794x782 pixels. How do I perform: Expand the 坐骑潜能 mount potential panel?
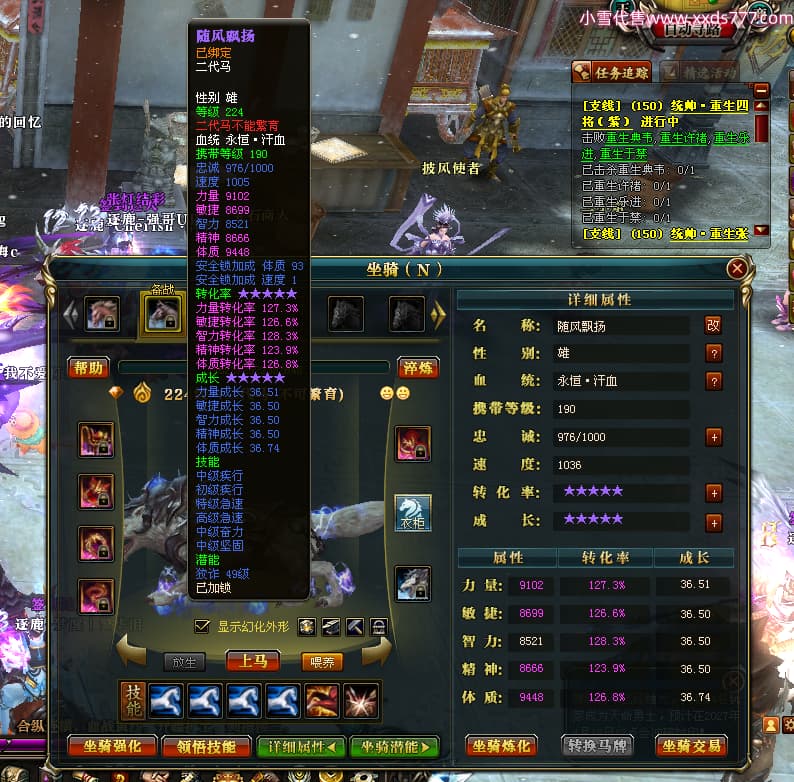pyautogui.click(x=394, y=746)
